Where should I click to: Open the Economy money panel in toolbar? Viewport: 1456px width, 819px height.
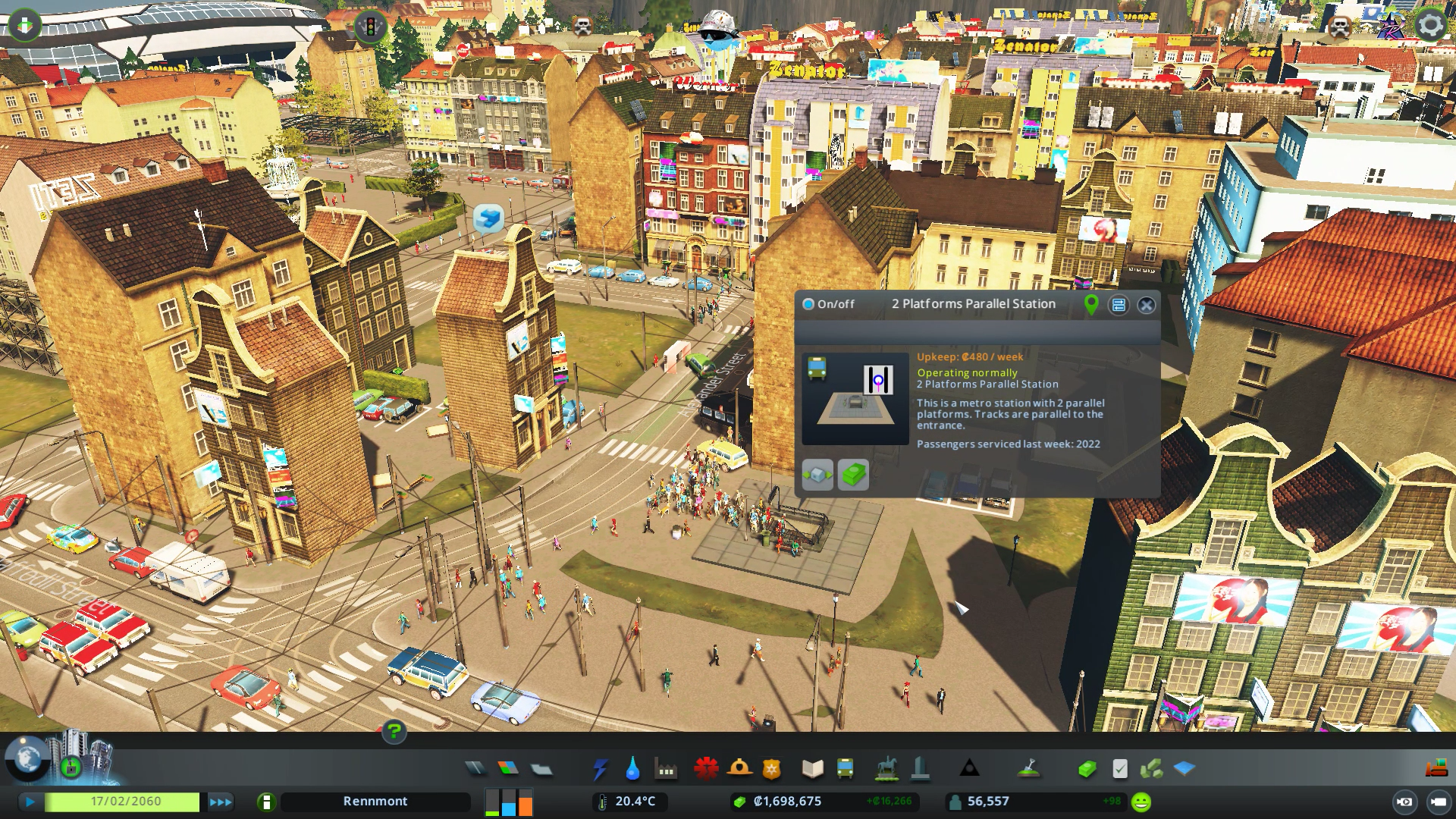click(1087, 769)
